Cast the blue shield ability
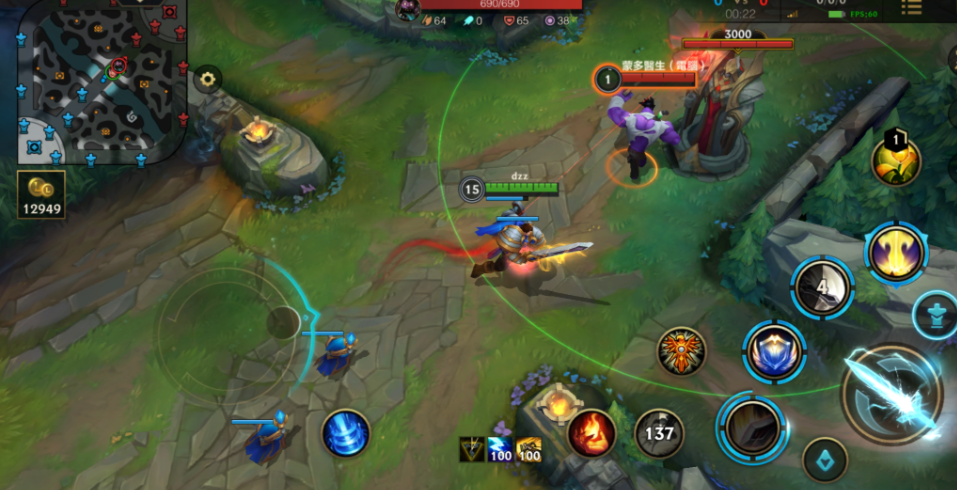The image size is (957, 490). click(774, 352)
